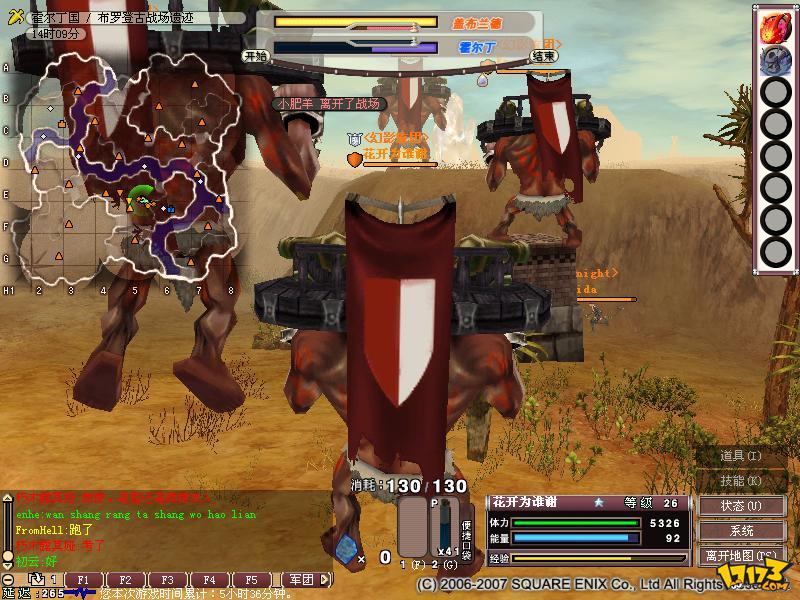Activate the red flame skill icon
The height and width of the screenshot is (600, 800).
(x=775, y=27)
